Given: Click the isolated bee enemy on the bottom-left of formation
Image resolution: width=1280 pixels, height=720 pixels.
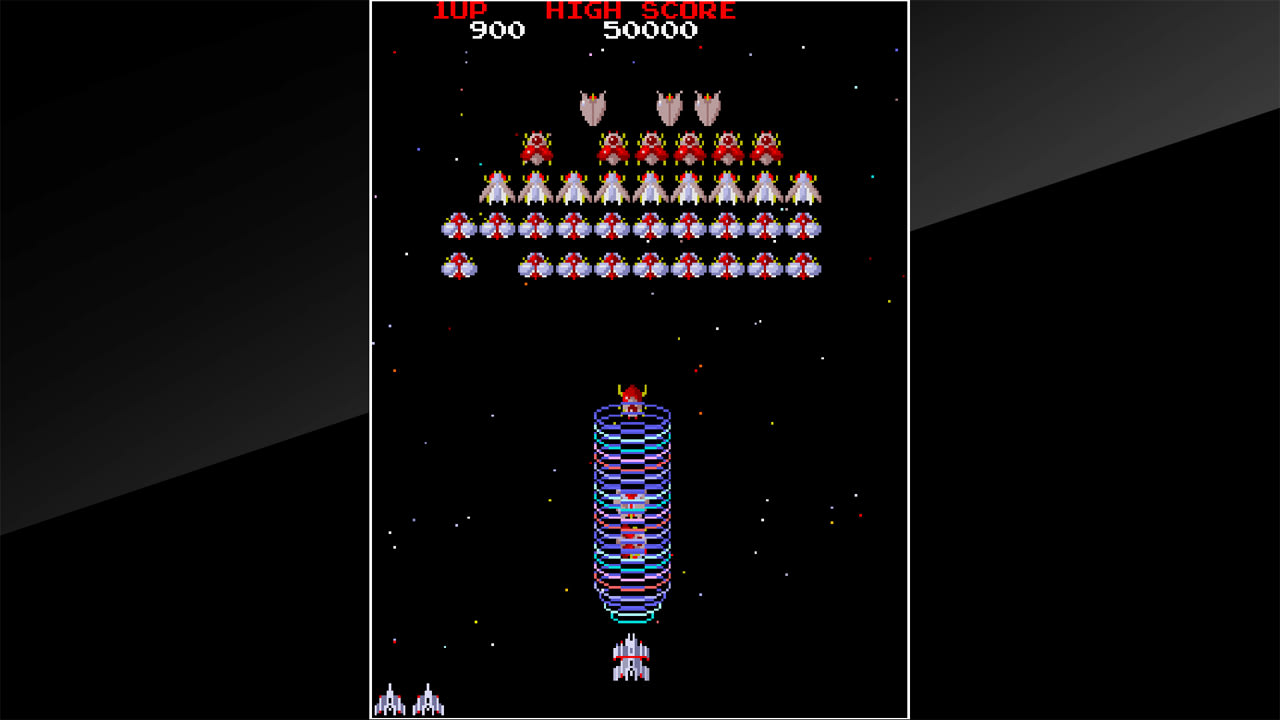Looking at the screenshot, I should click(x=460, y=265).
